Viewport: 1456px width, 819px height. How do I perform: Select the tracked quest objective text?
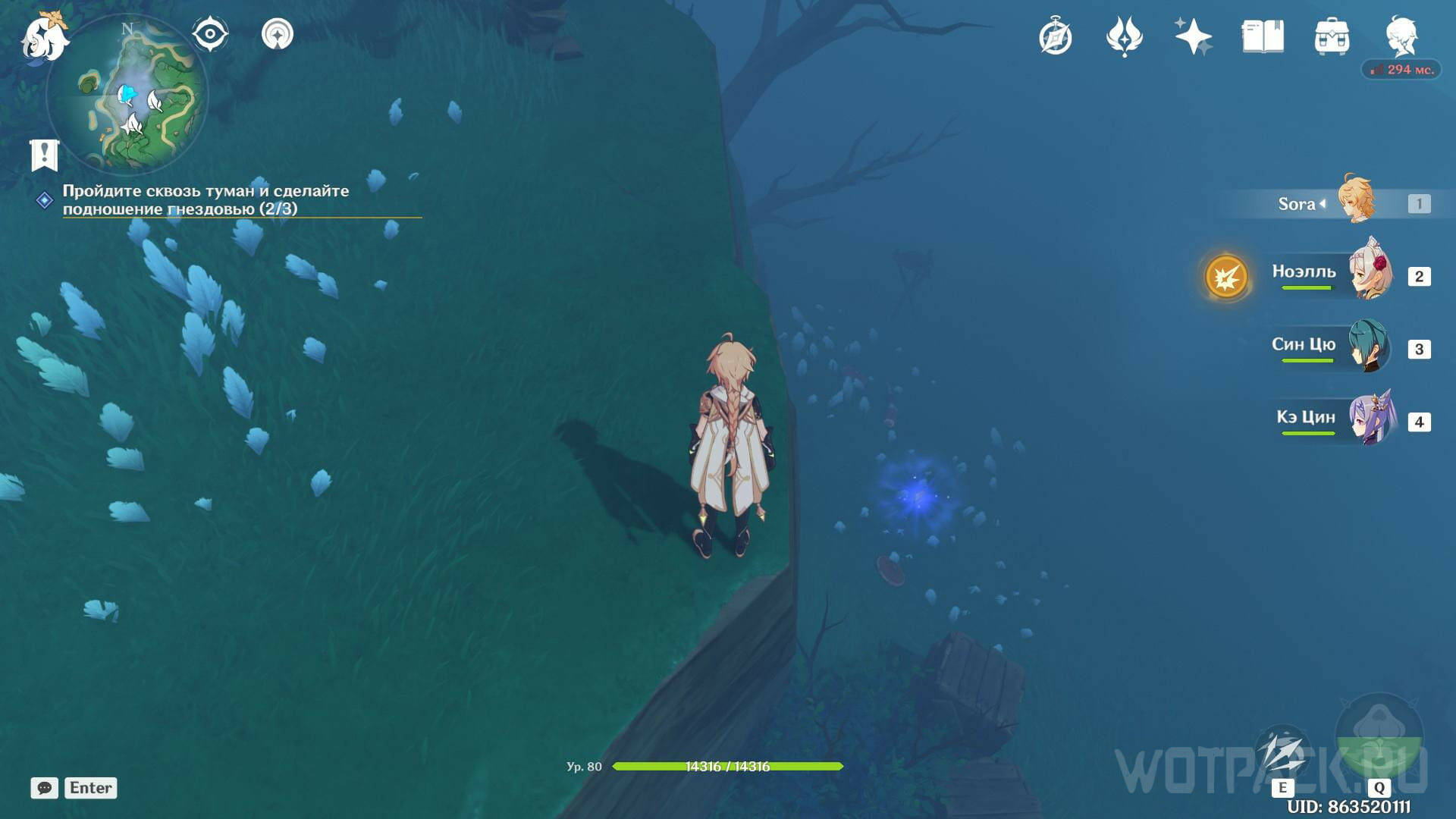click(x=206, y=199)
